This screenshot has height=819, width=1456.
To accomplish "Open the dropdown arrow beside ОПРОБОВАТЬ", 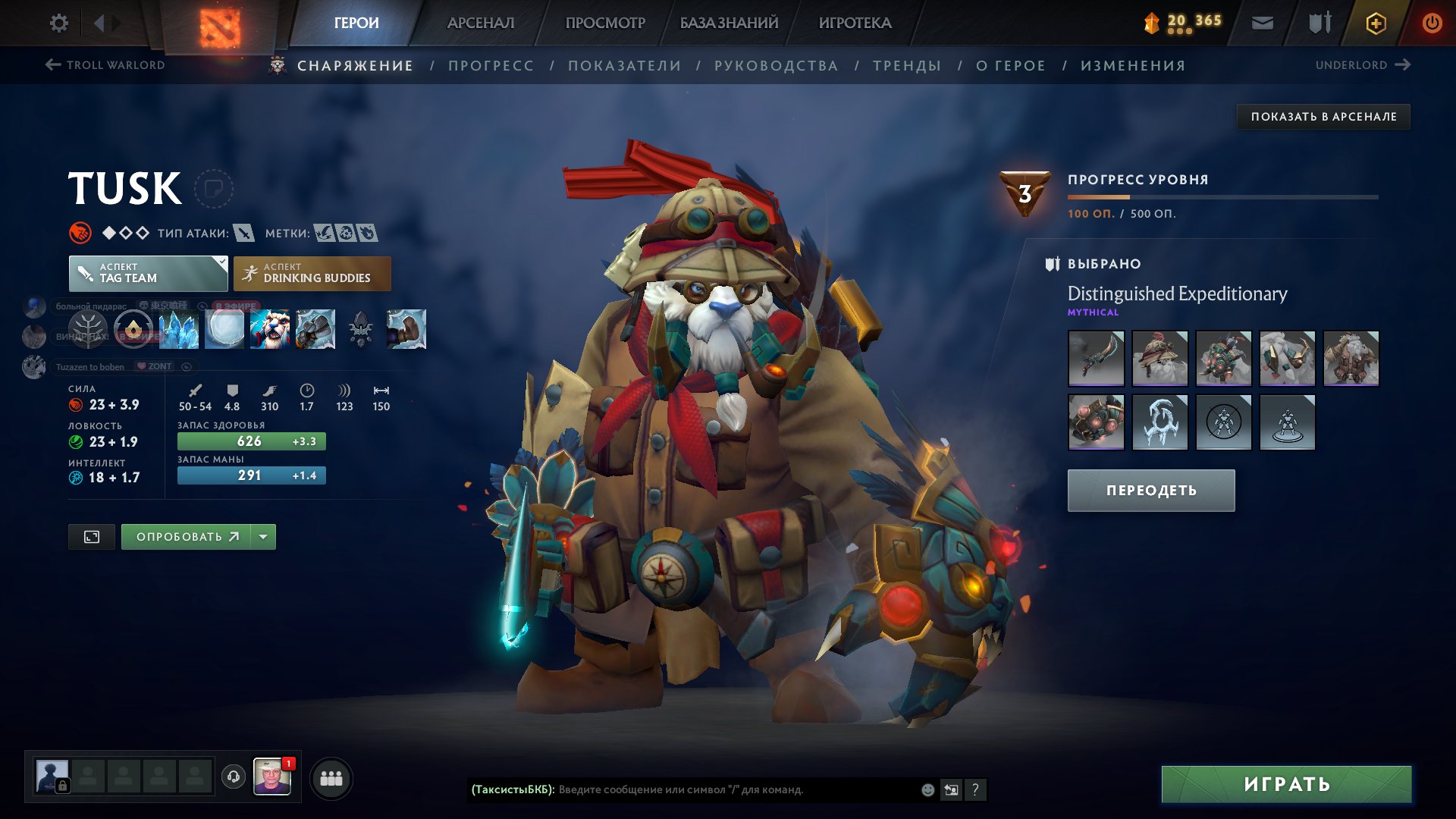I will tap(262, 536).
